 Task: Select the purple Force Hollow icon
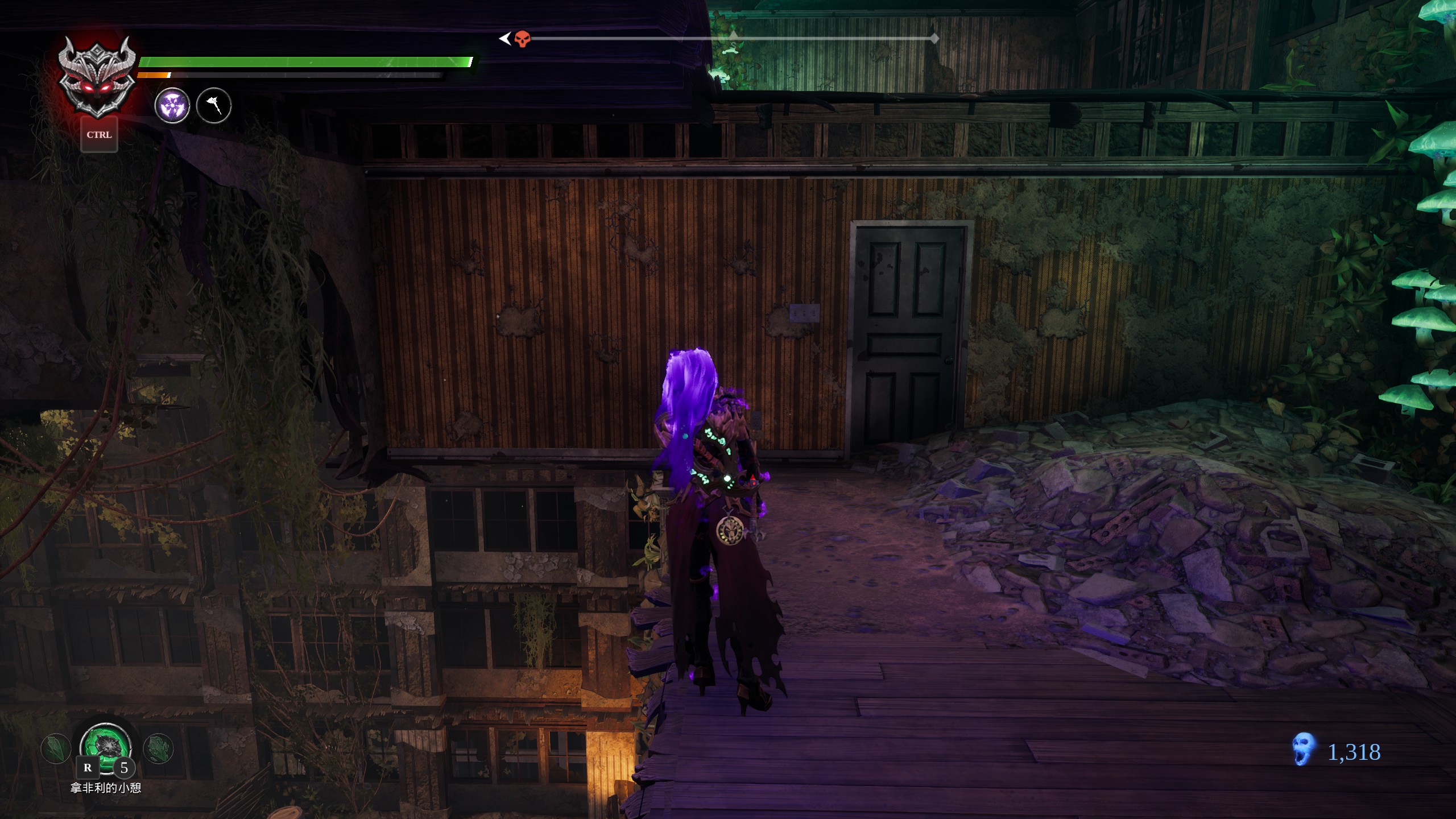click(x=172, y=106)
